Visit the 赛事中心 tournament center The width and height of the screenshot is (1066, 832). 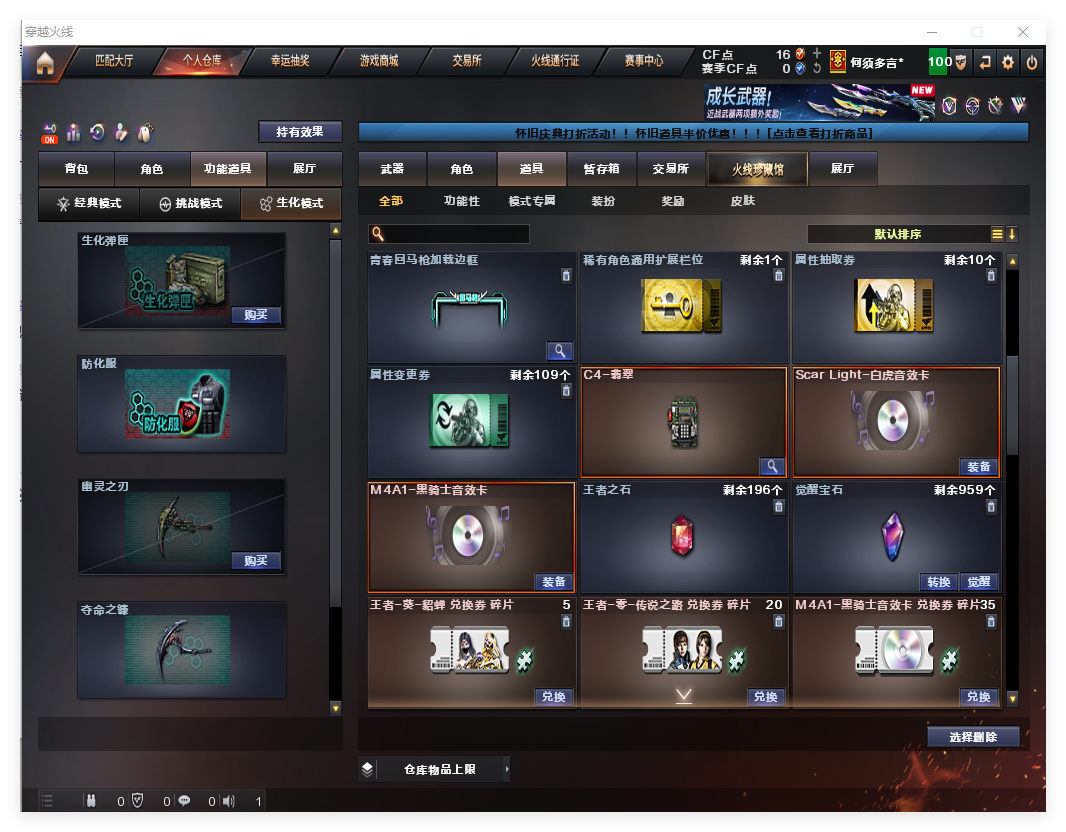coord(644,61)
